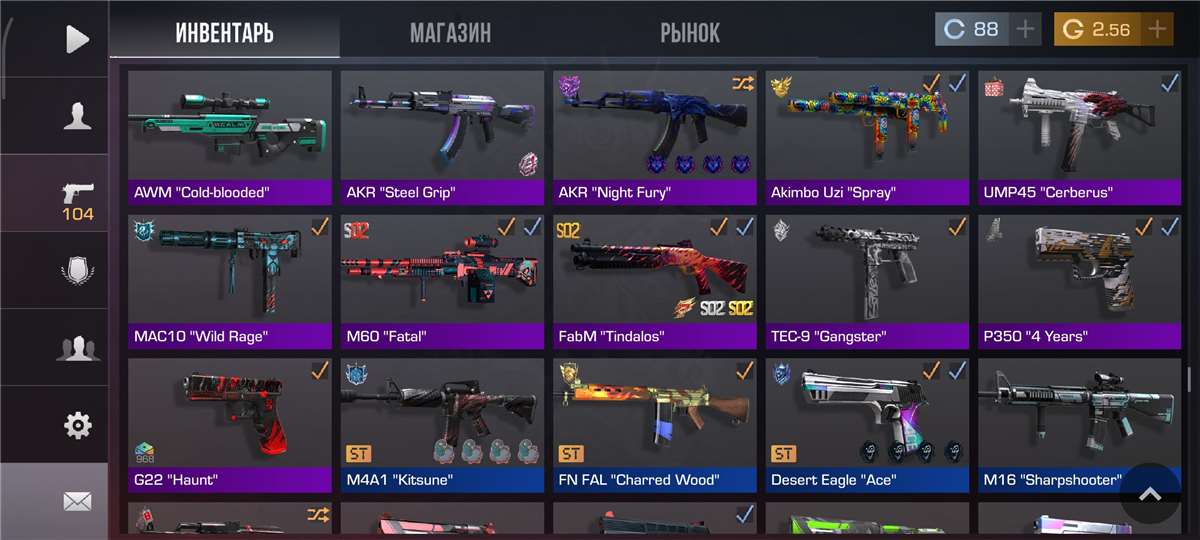Open the settings gear icon
The width and height of the screenshot is (1200, 540).
coord(77,426)
